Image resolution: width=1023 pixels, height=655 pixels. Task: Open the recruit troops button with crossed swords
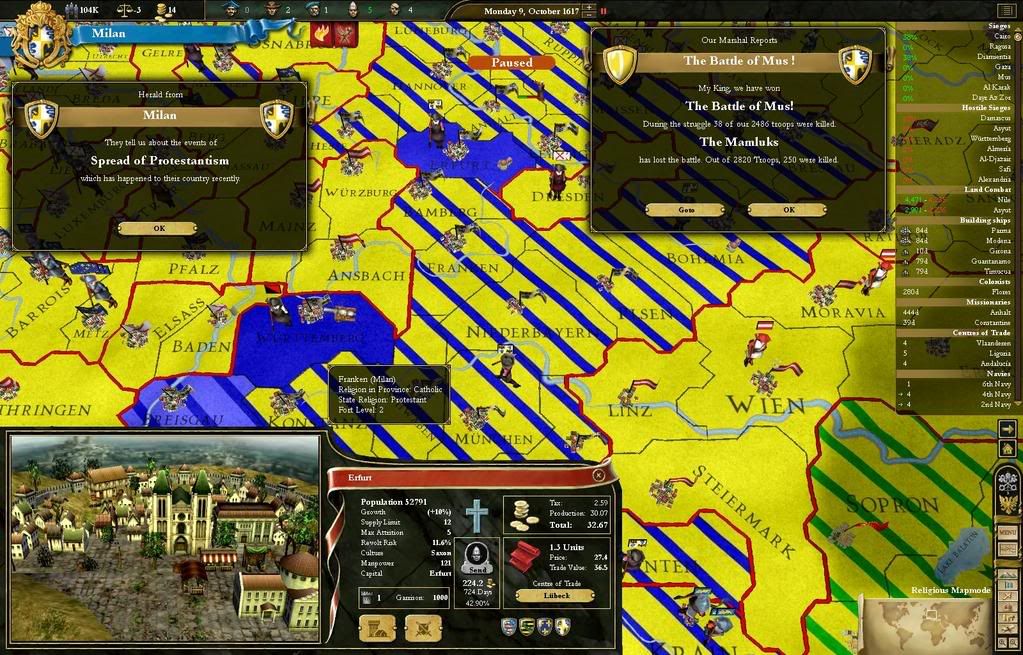tap(423, 628)
